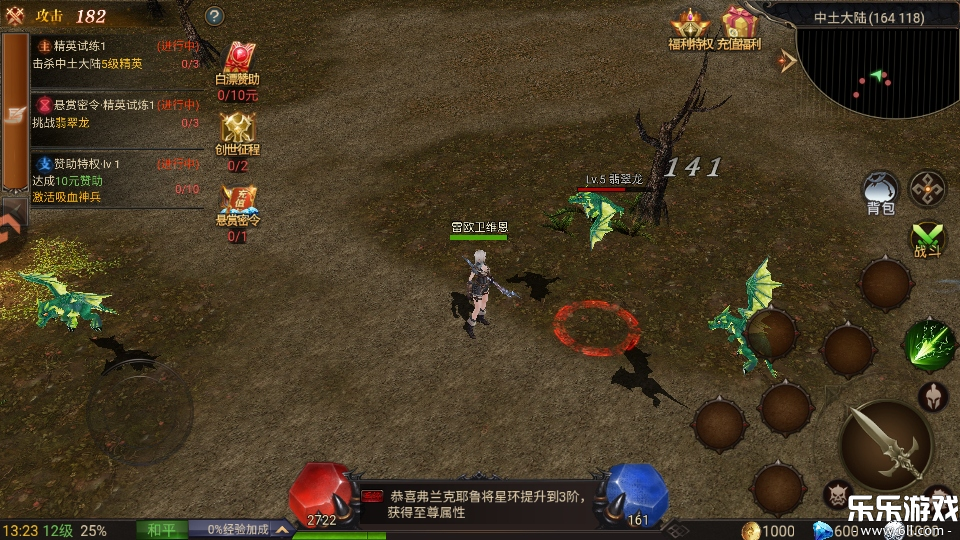Click the question mark help button
The width and height of the screenshot is (960, 540).
[214, 16]
